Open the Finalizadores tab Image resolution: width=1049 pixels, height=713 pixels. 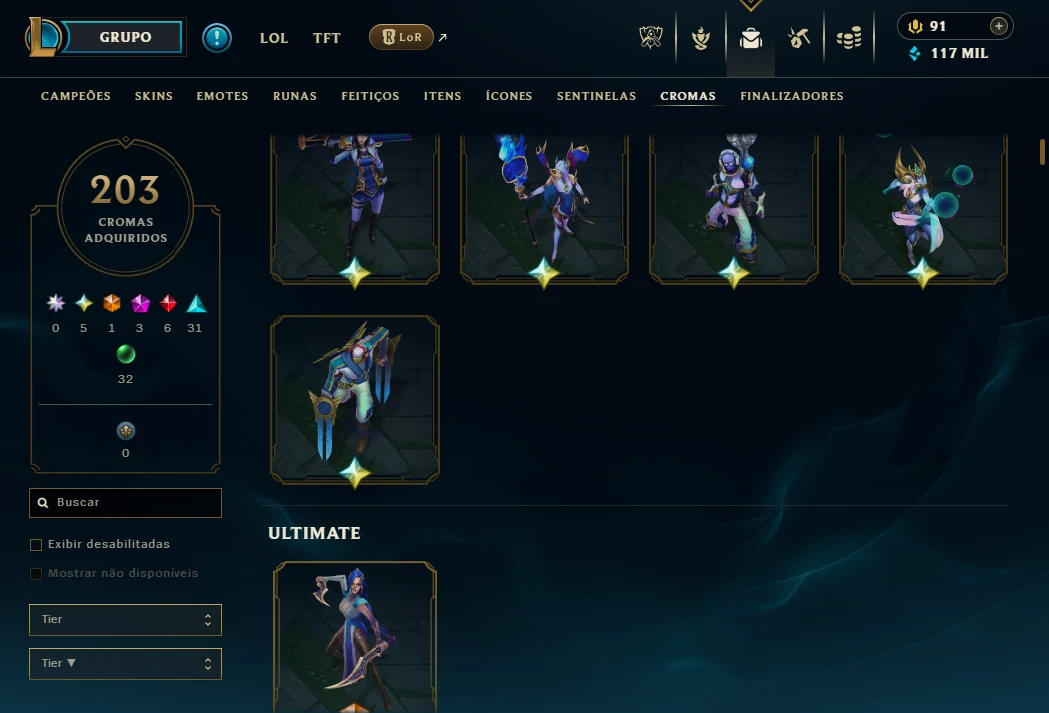[792, 96]
